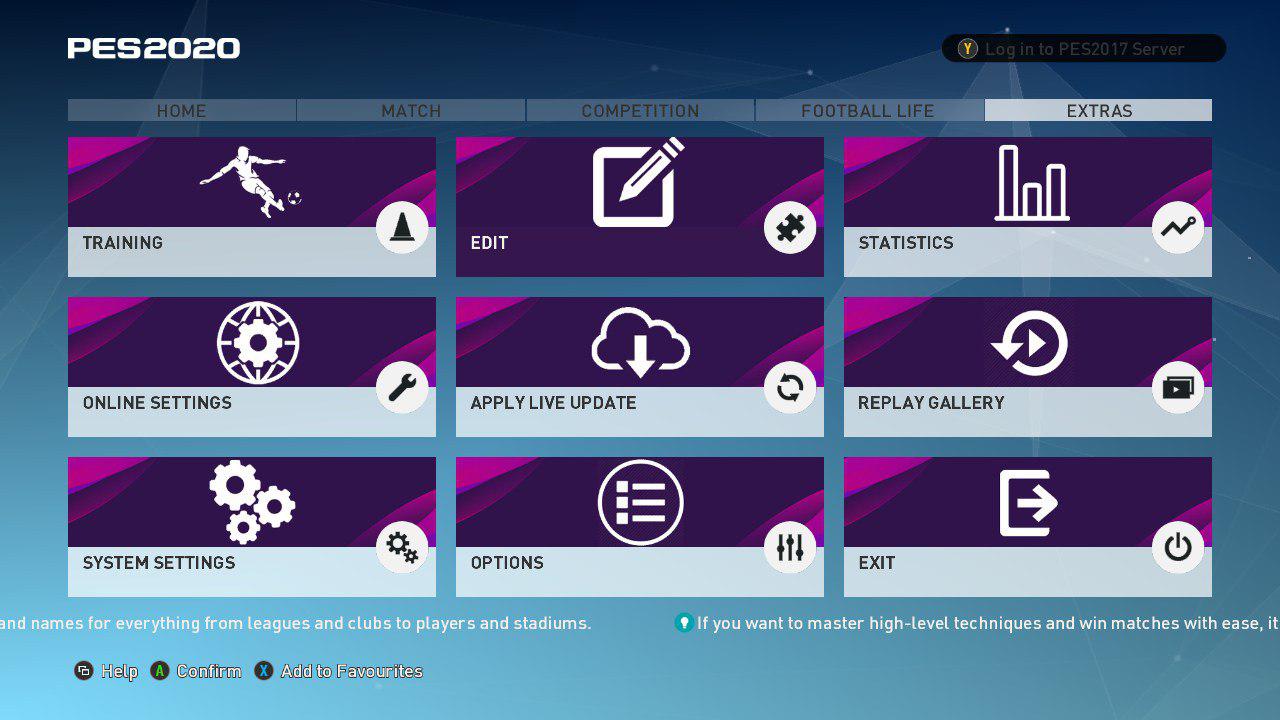
Task: Open the Training menu tile
Action: tap(251, 207)
